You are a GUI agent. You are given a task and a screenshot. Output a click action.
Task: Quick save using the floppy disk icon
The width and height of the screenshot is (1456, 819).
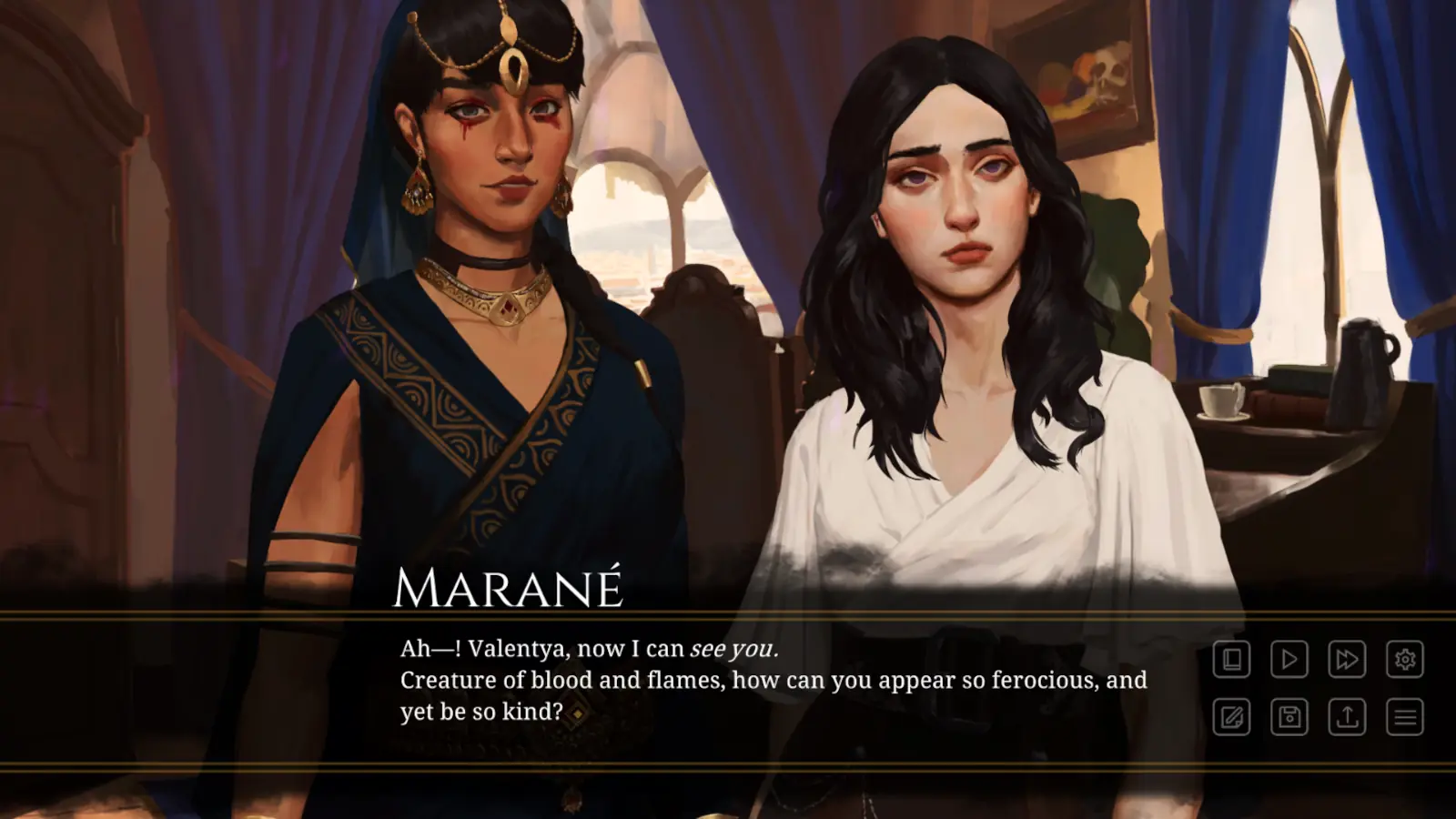tap(1290, 719)
